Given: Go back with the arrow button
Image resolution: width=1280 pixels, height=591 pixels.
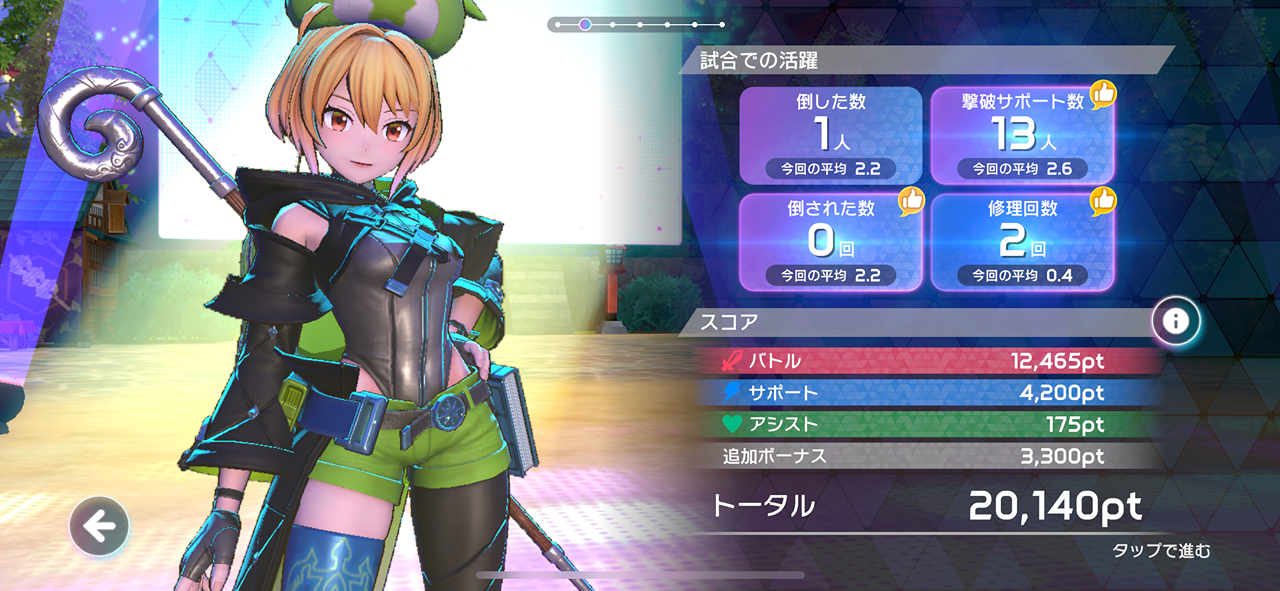Looking at the screenshot, I should (x=99, y=526).
